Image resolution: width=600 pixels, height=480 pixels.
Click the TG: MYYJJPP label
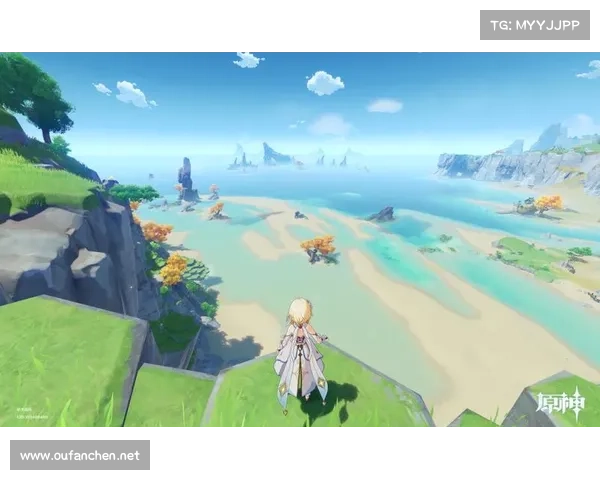point(535,24)
